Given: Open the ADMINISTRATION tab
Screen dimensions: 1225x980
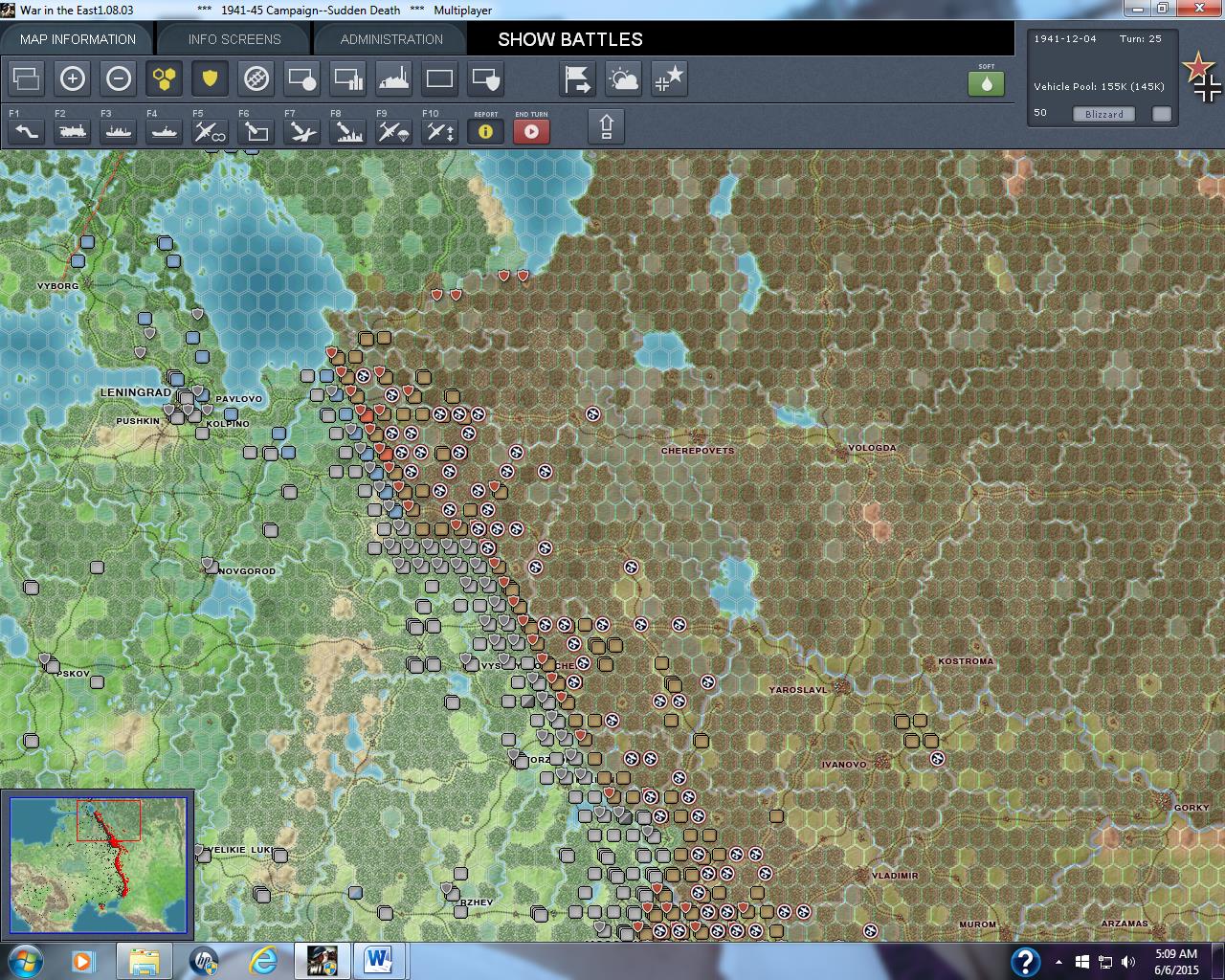Looking at the screenshot, I should pyautogui.click(x=390, y=39).
